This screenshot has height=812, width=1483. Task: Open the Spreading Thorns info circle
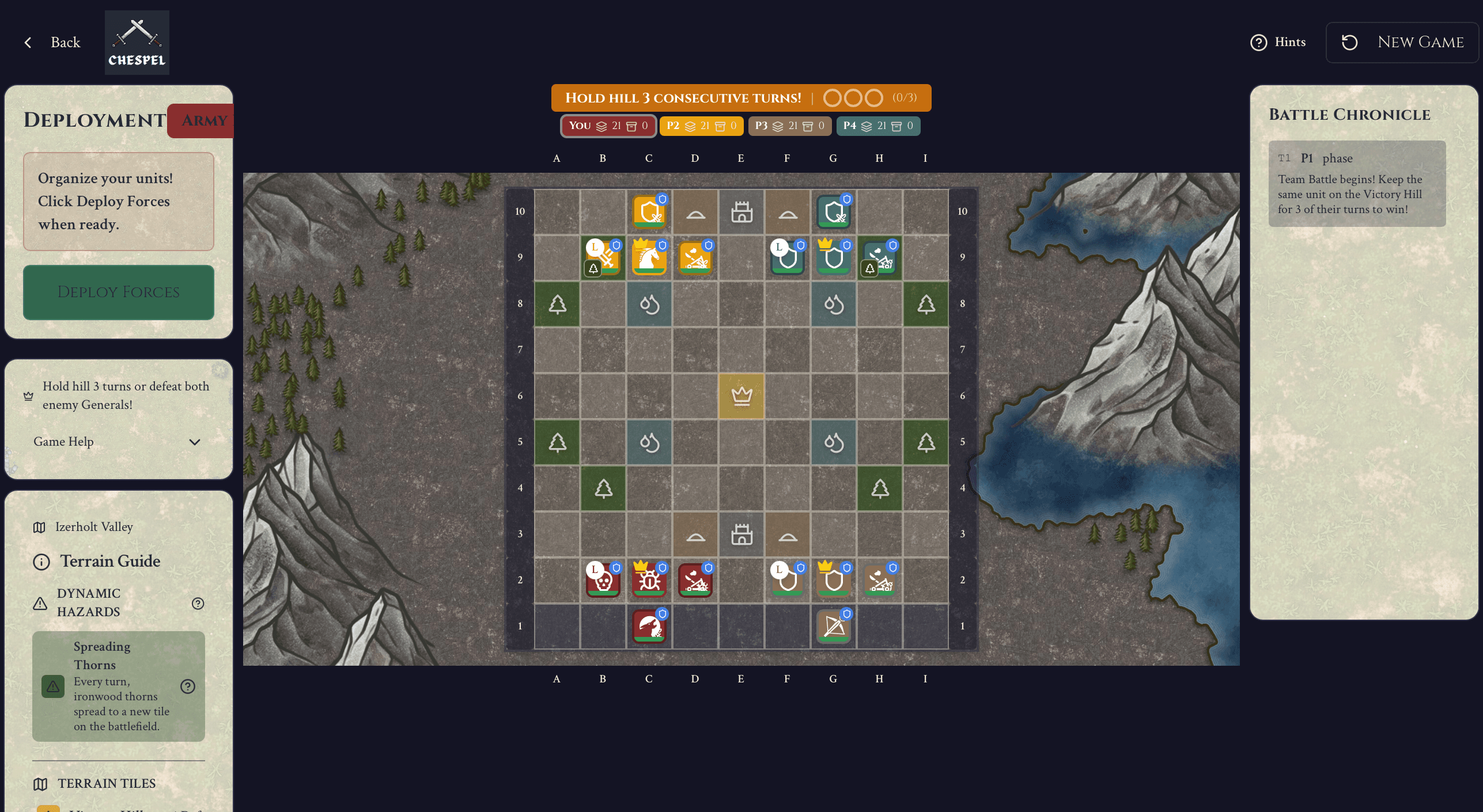point(187,686)
